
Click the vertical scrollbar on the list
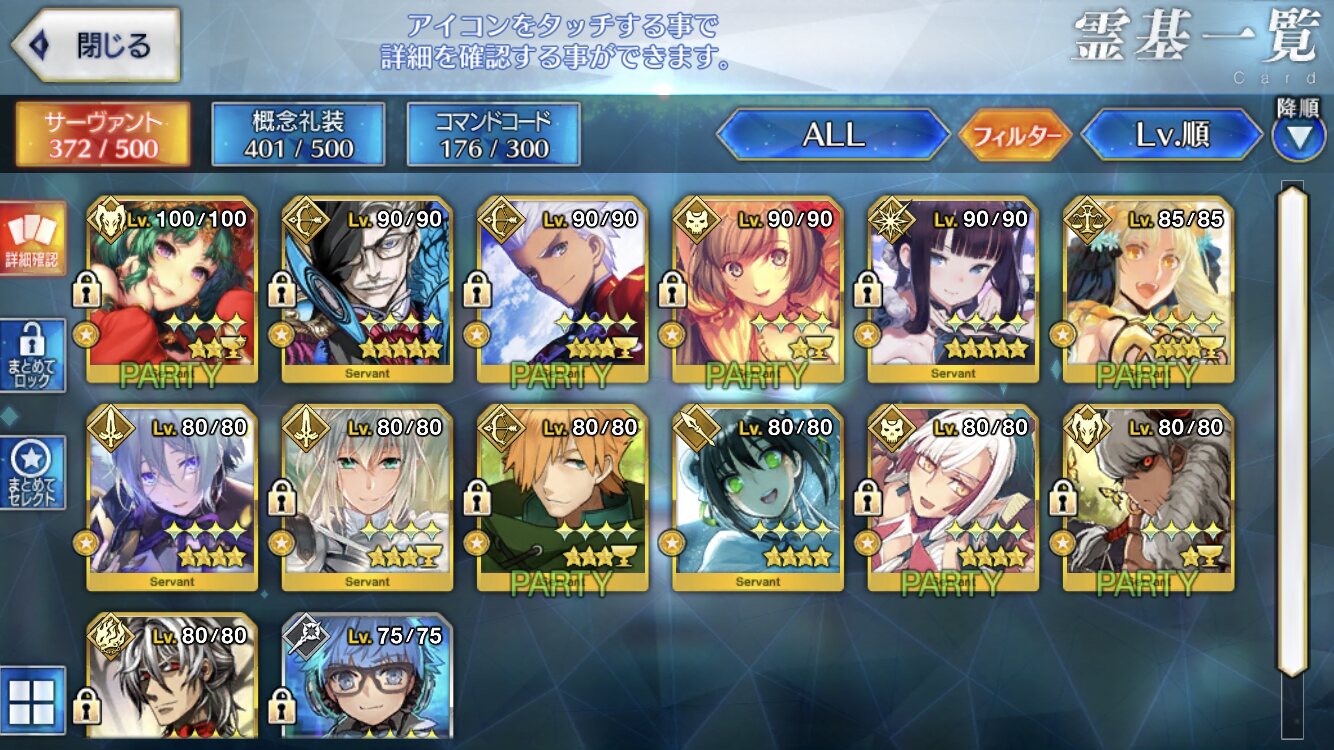coord(1292,430)
